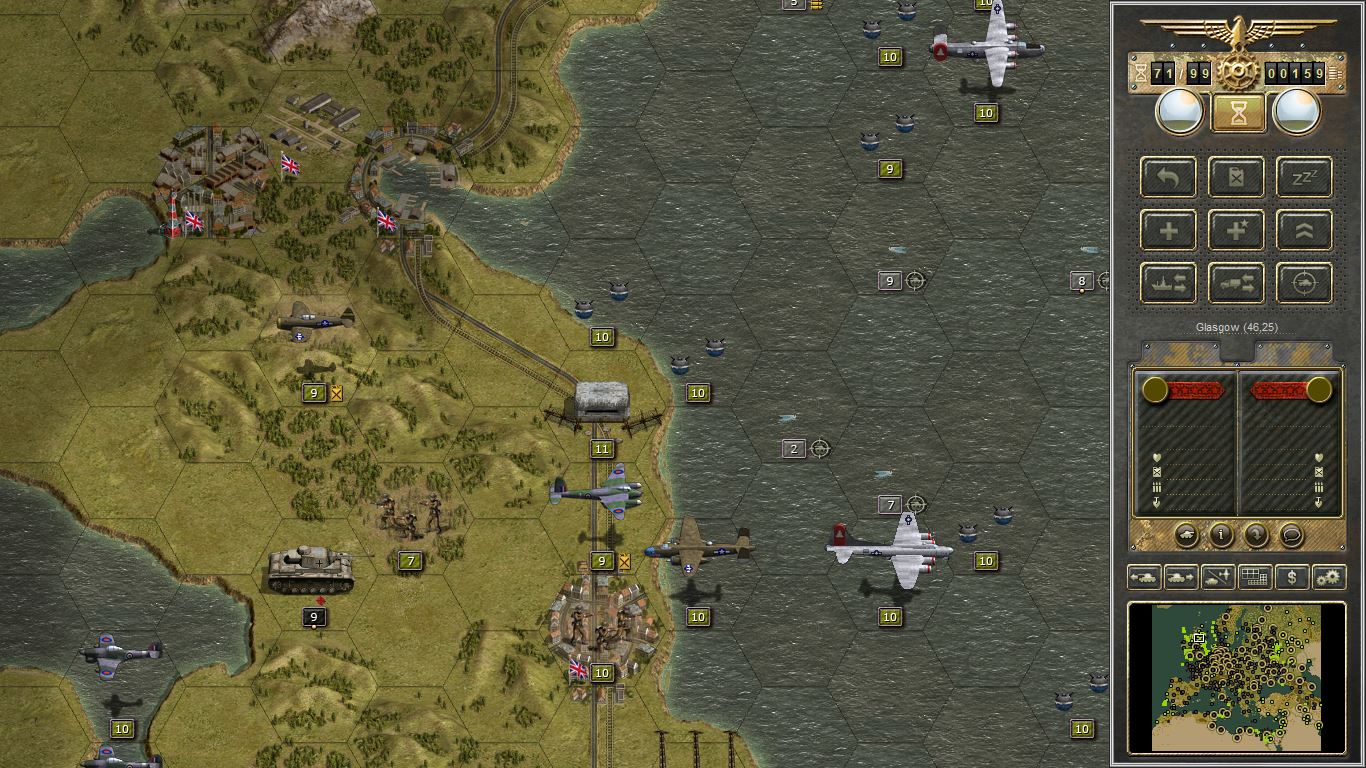Toggle the ground/air view switch button
This screenshot has width=1366, height=768.
[x=1218, y=577]
